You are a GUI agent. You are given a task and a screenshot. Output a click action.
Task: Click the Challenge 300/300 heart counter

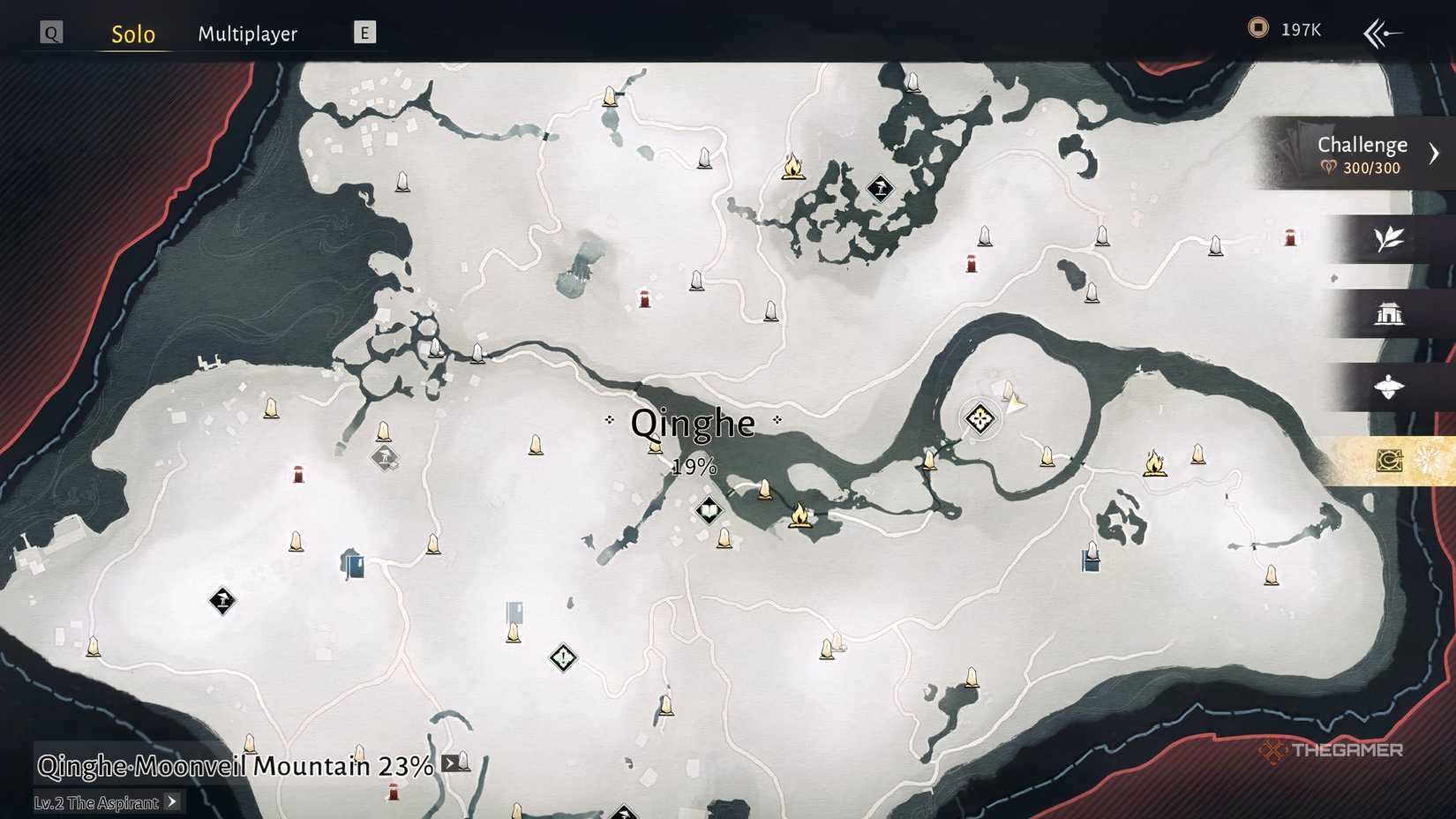[1360, 167]
